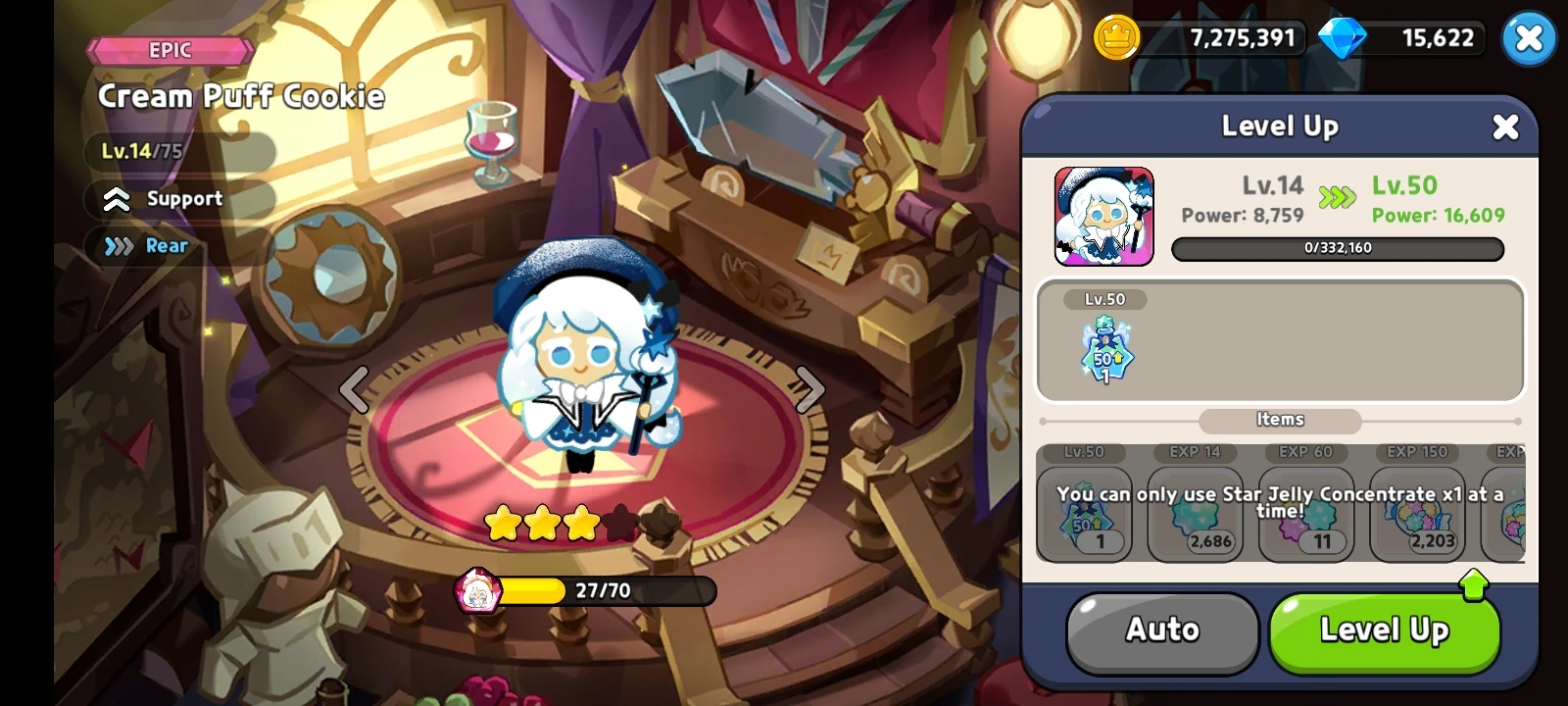Open the previous cookie with the left arrow
Image resolution: width=1568 pixels, height=706 pixels.
[x=355, y=389]
